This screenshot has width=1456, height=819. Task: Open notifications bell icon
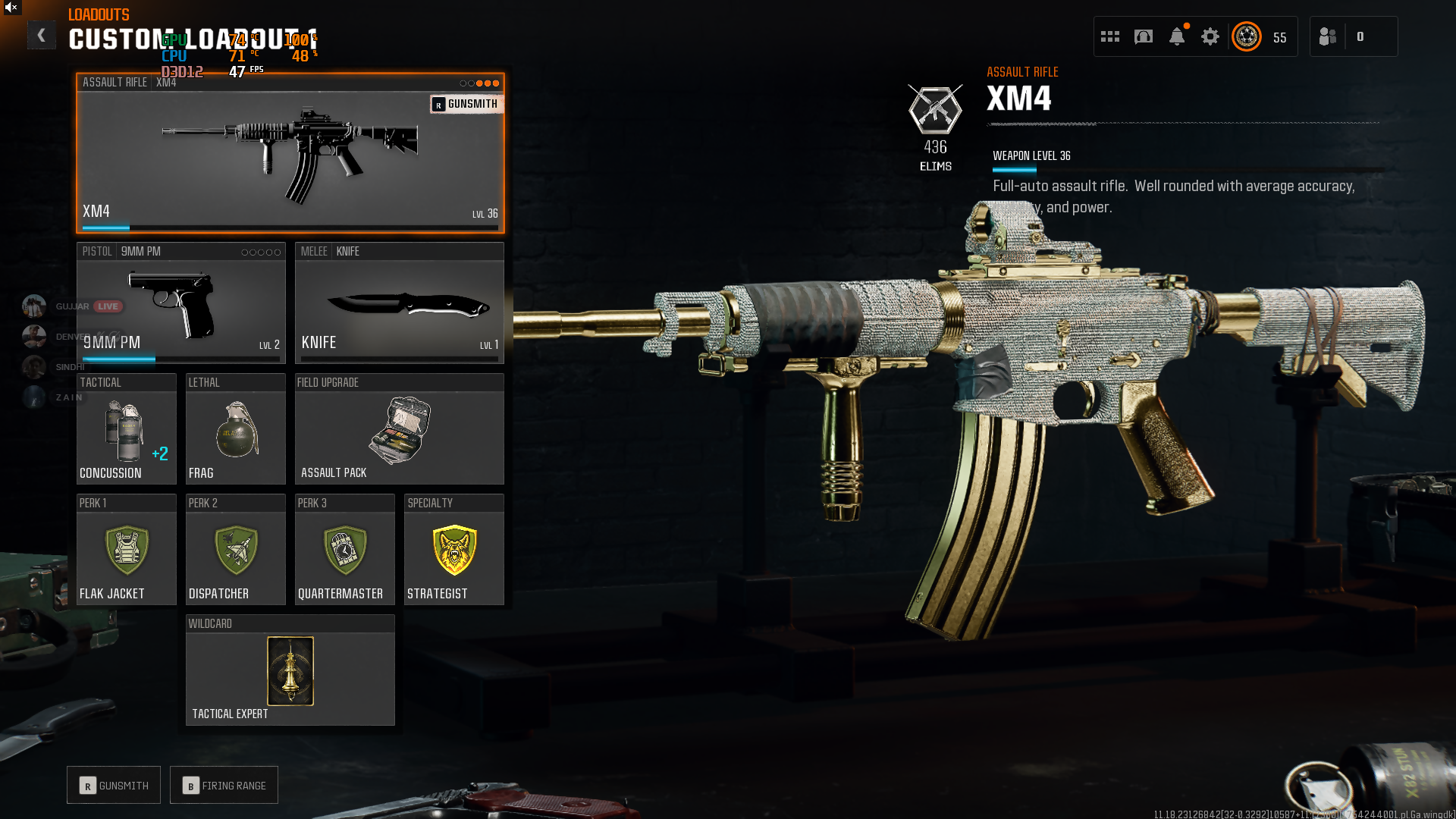(1177, 36)
